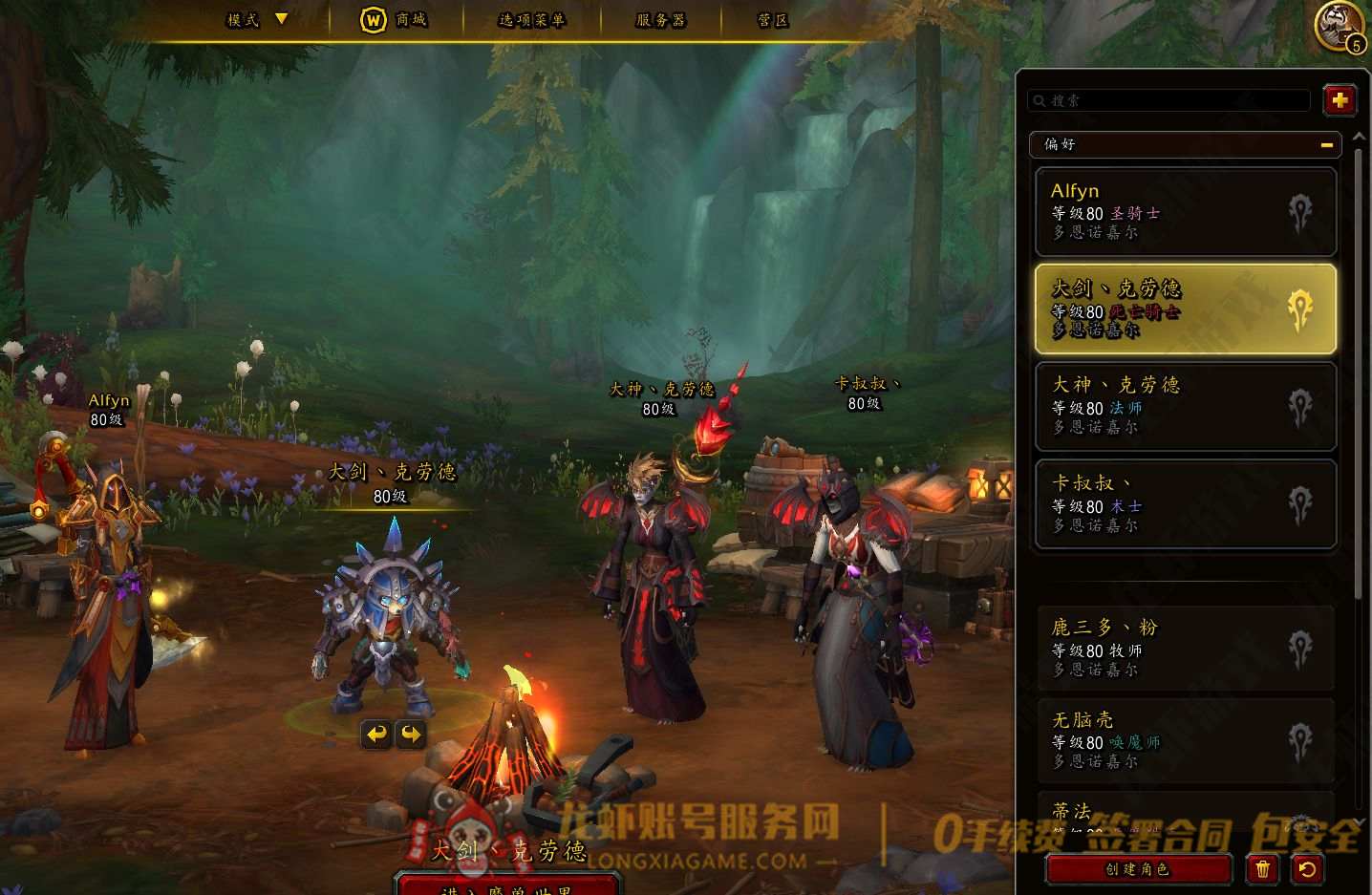Rotate the character with the left arrow
Viewport: 1372px width, 895px height.
pyautogui.click(x=377, y=734)
